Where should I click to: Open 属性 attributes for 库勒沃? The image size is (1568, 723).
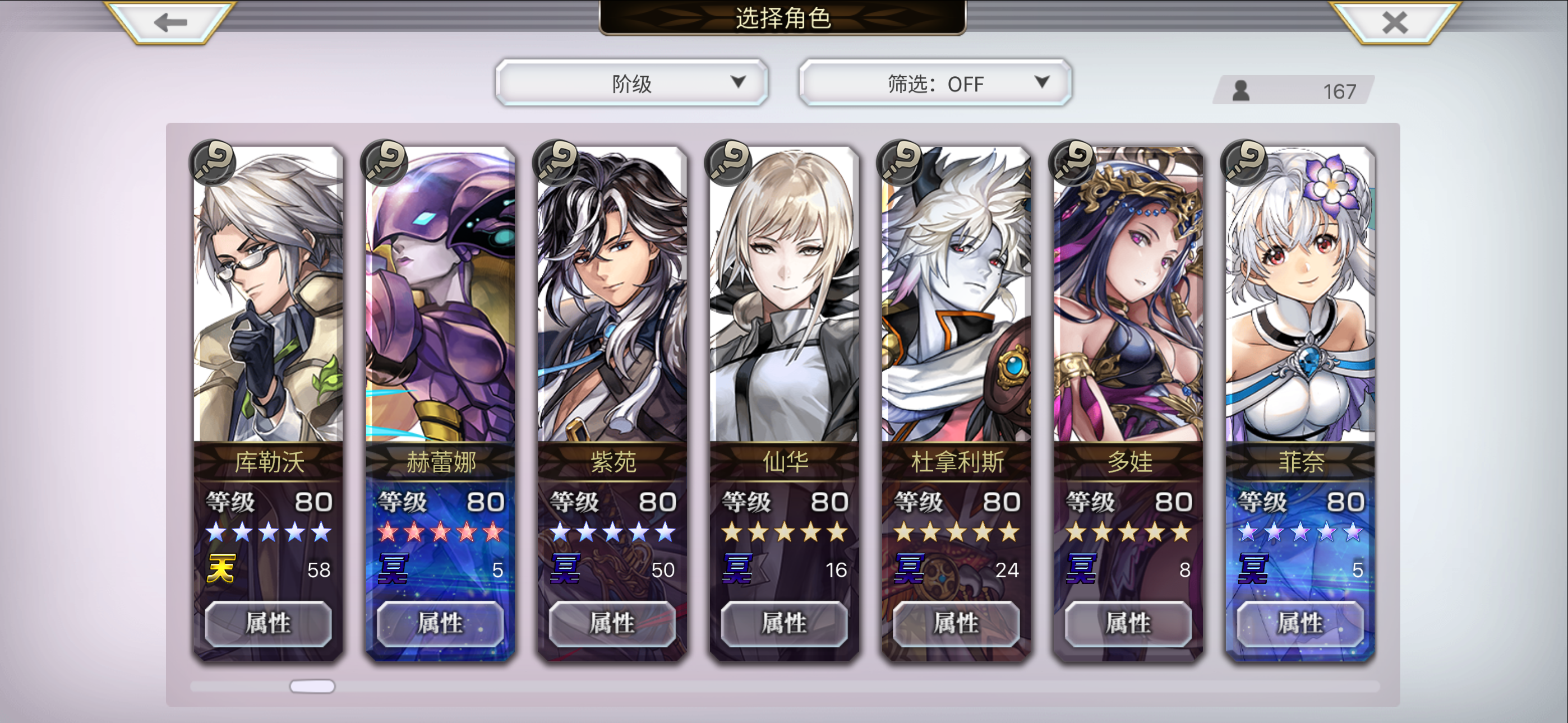tap(268, 623)
